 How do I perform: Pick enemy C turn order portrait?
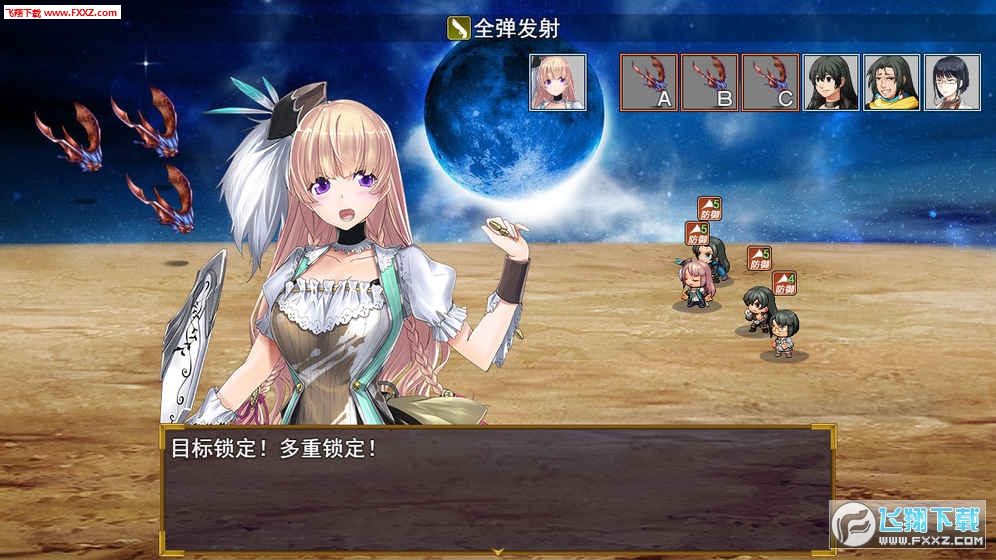[770, 82]
